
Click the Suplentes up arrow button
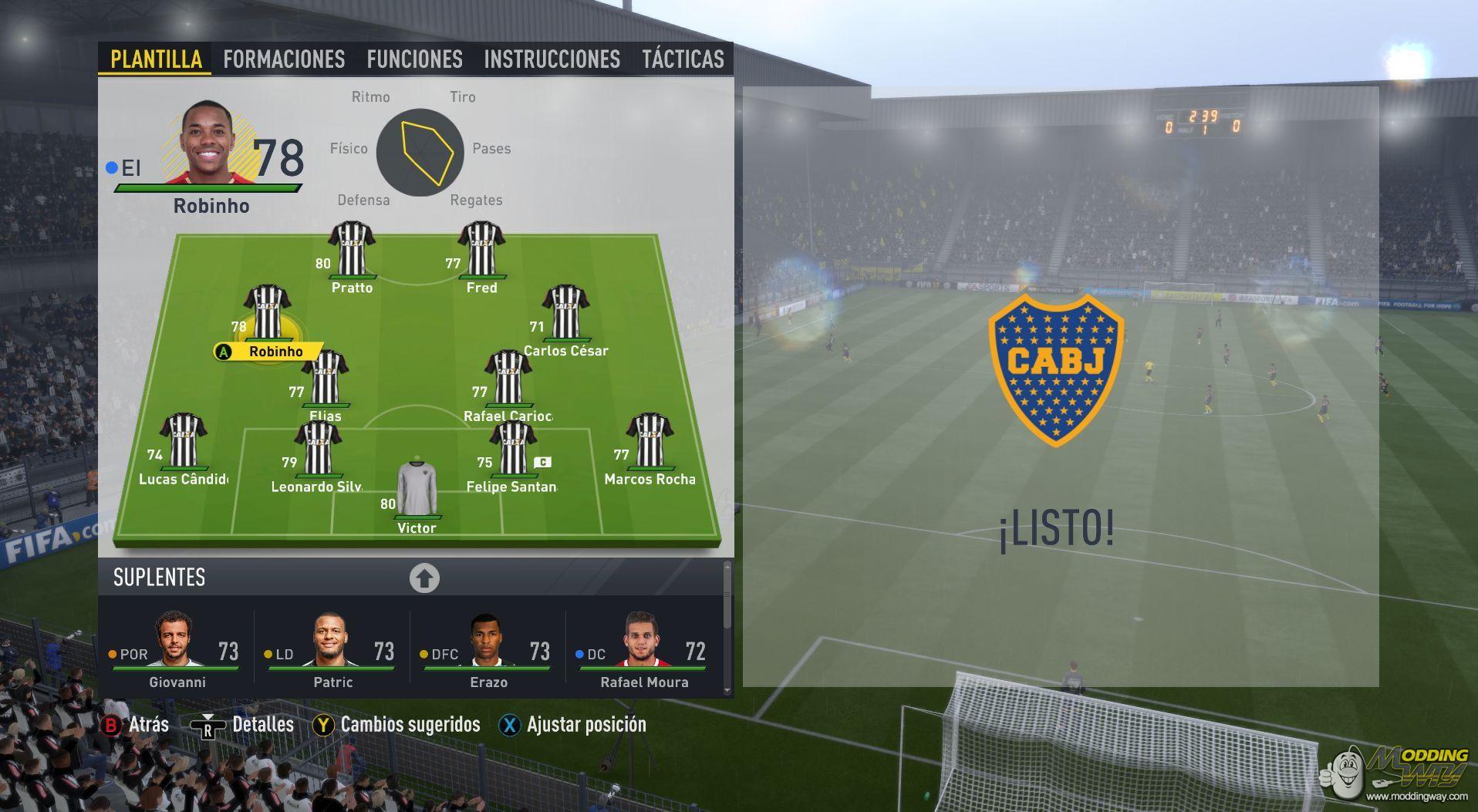[x=424, y=578]
